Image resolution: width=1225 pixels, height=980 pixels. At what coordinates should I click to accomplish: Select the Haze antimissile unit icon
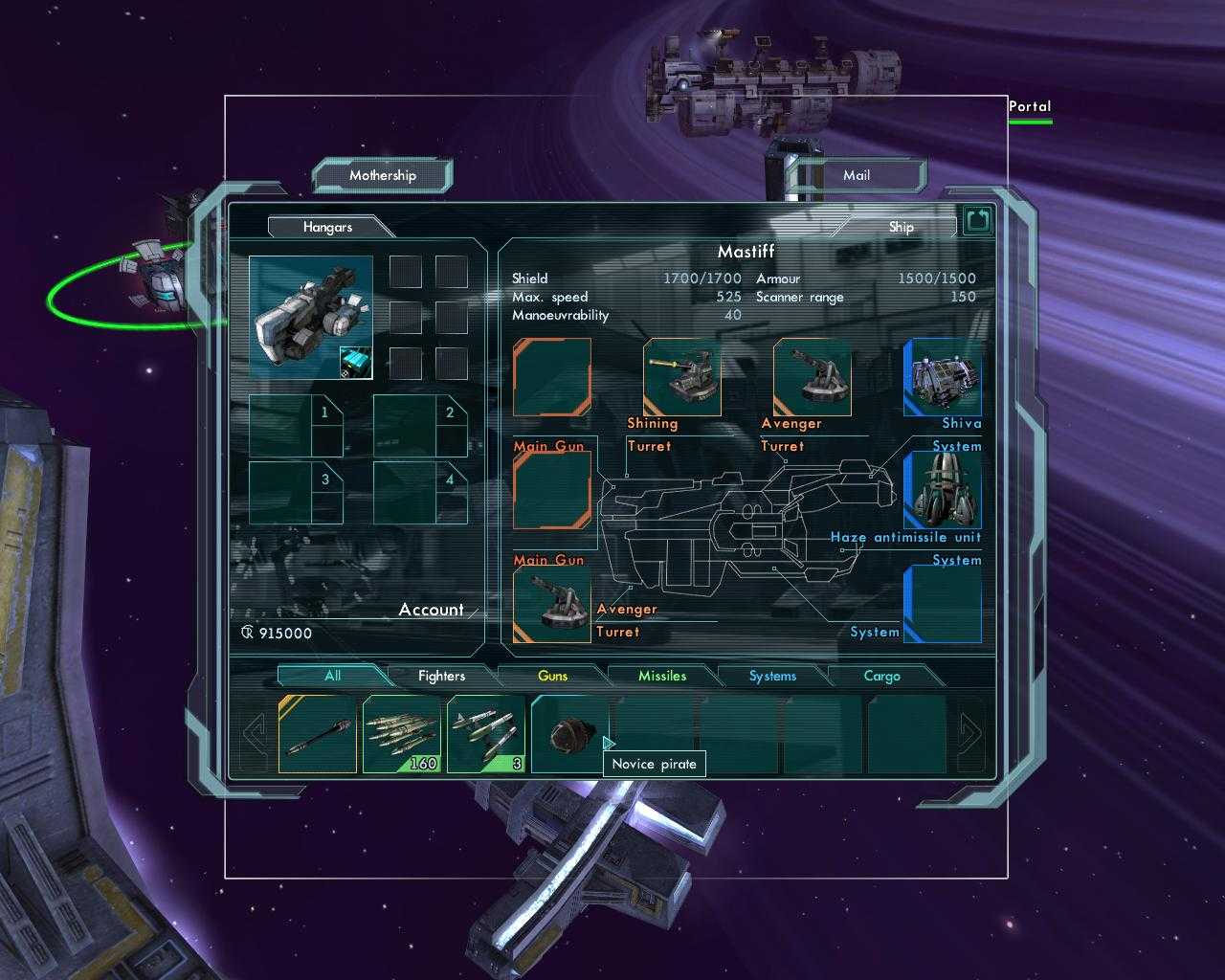pyautogui.click(x=943, y=488)
